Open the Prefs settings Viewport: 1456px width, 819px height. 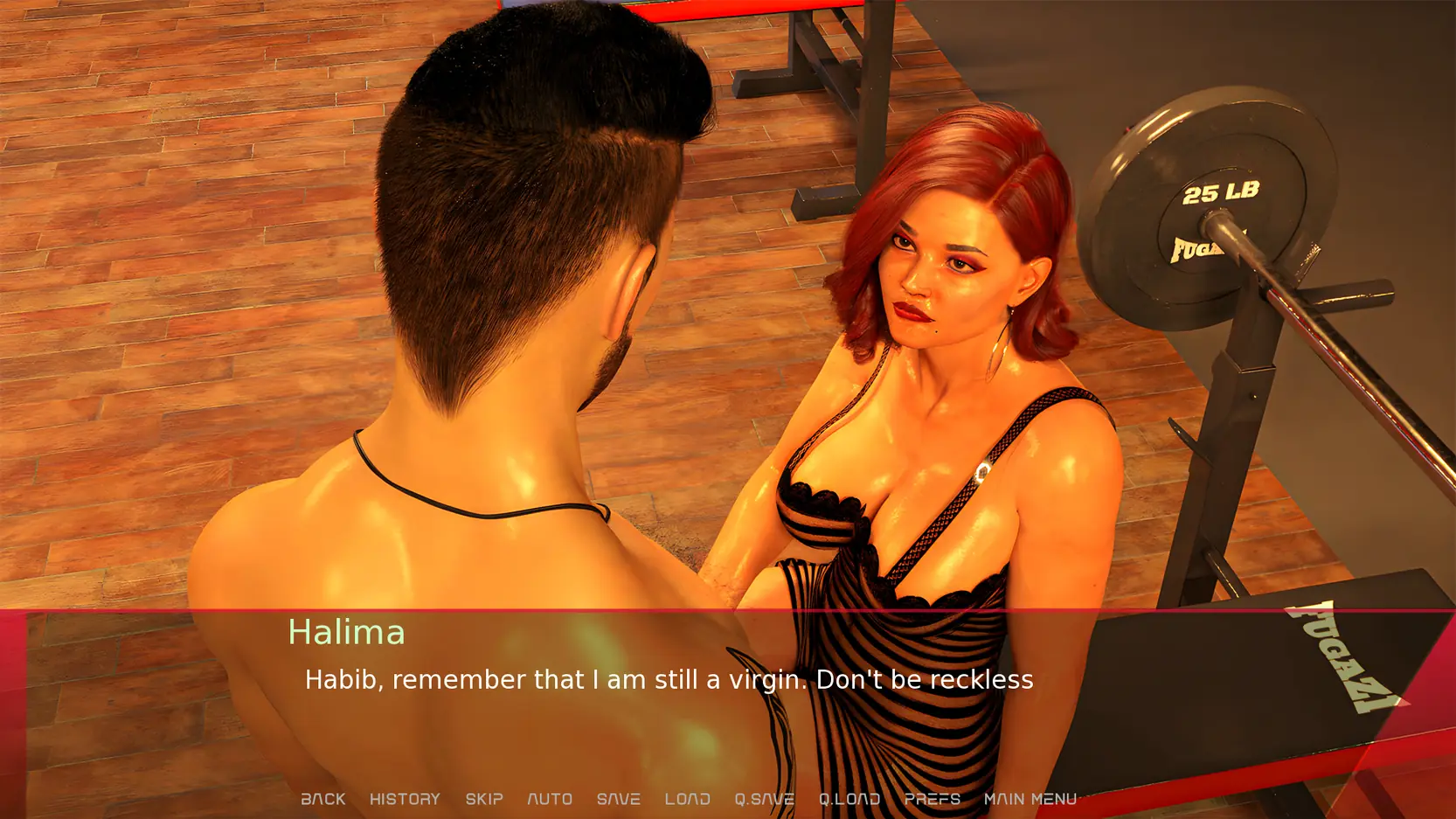932,799
